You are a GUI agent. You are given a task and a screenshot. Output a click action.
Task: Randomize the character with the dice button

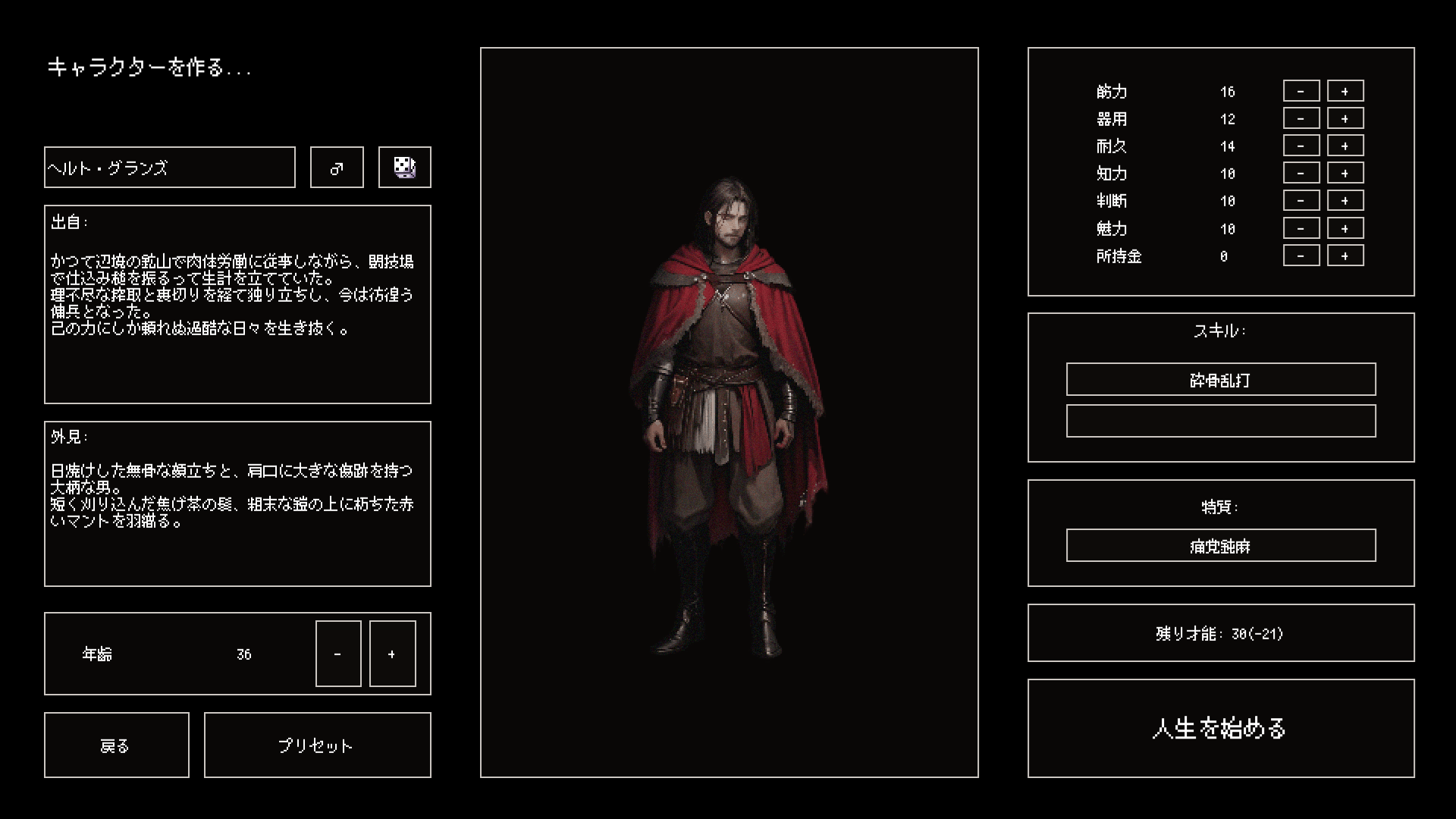[x=404, y=168]
